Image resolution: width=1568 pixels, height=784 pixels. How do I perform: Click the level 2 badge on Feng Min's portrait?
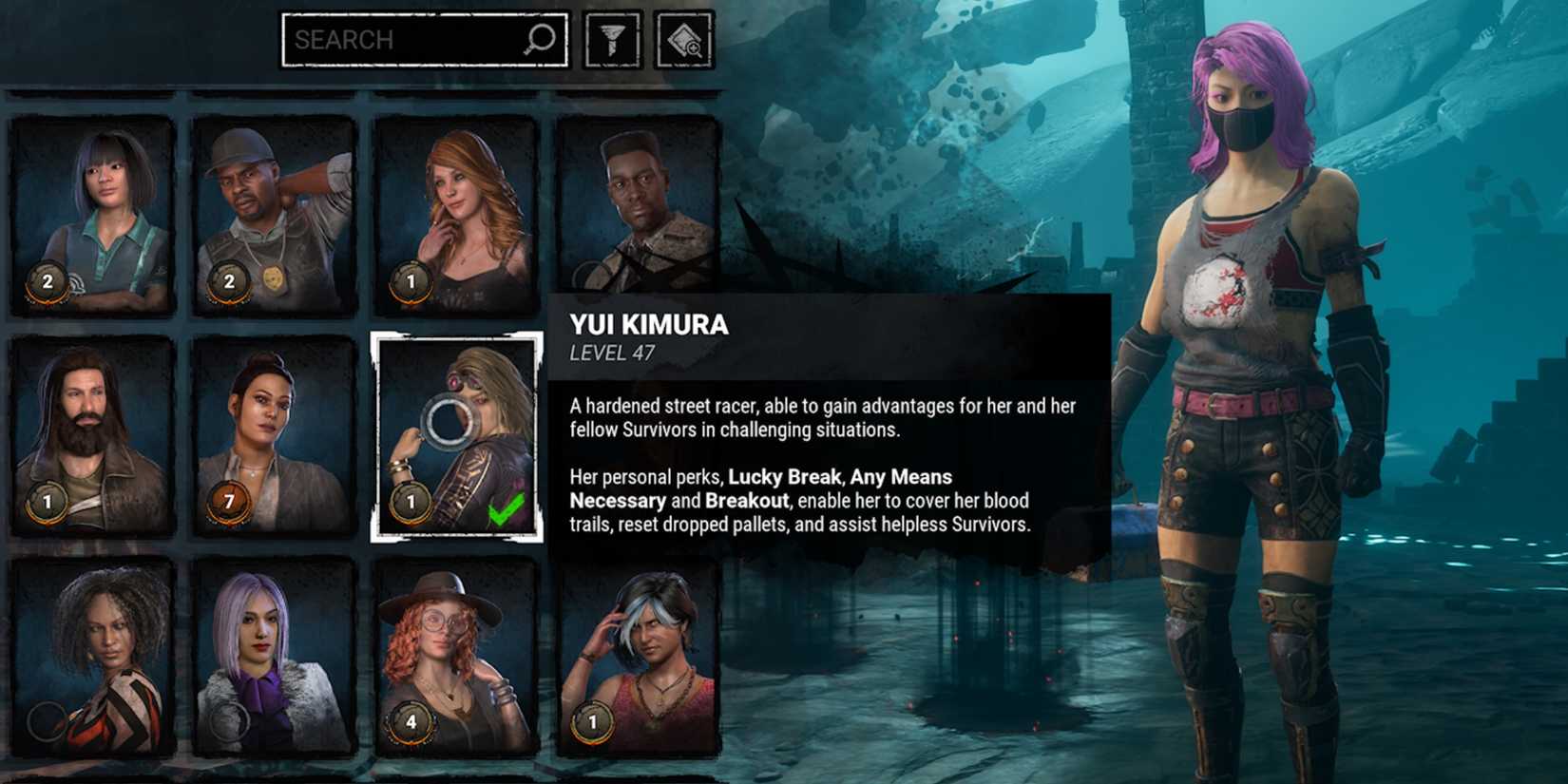tap(45, 278)
